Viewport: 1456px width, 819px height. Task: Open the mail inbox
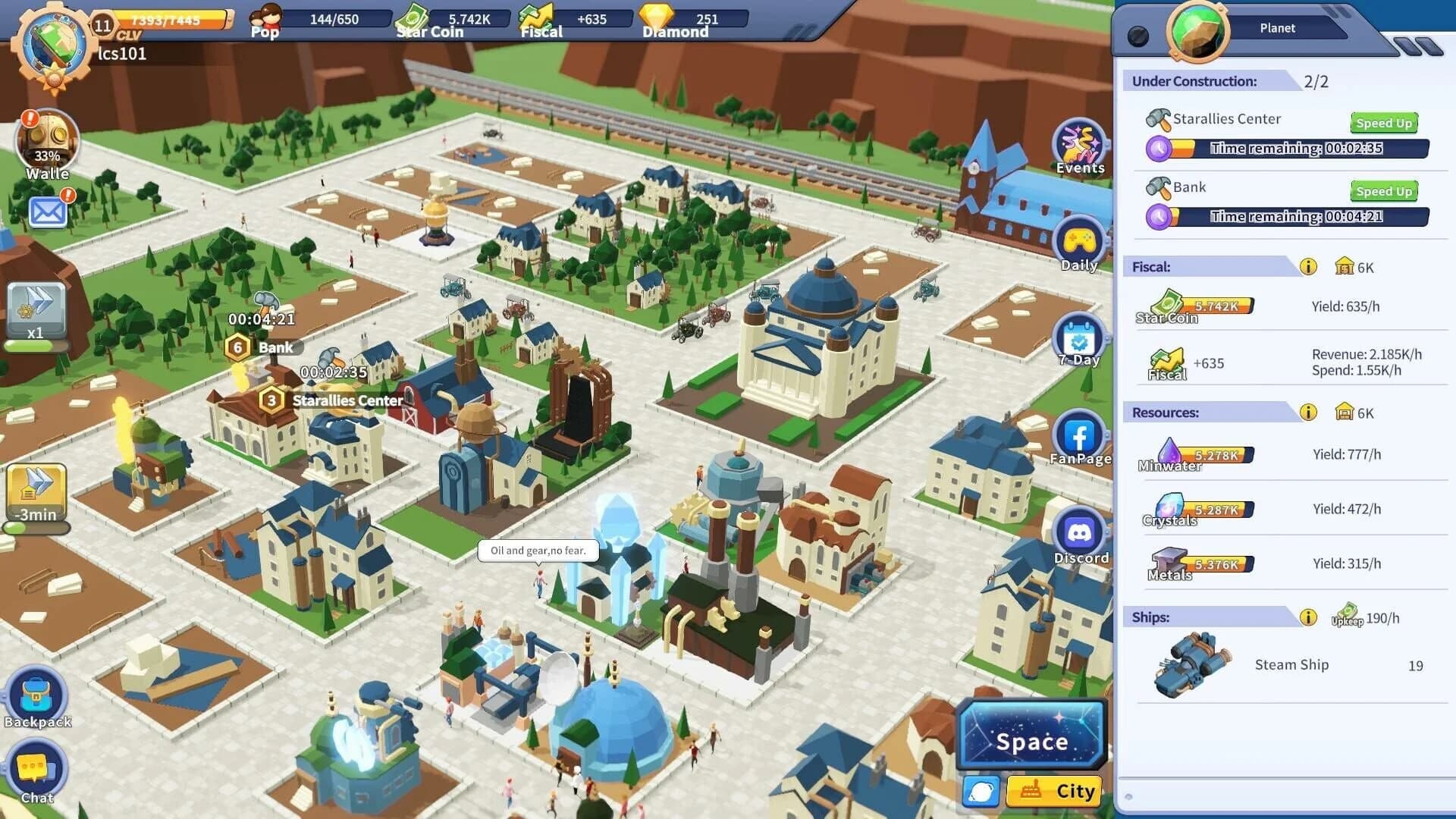pyautogui.click(x=47, y=212)
